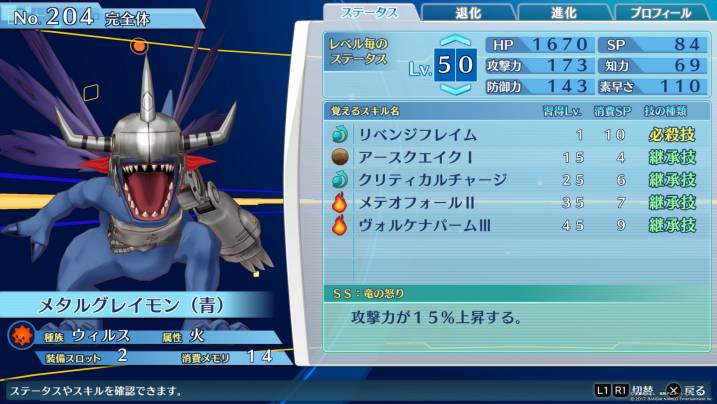This screenshot has width=717, height=404.
Task: Click the ヴォルケナパームⅢ skill row
Action: 514,226
